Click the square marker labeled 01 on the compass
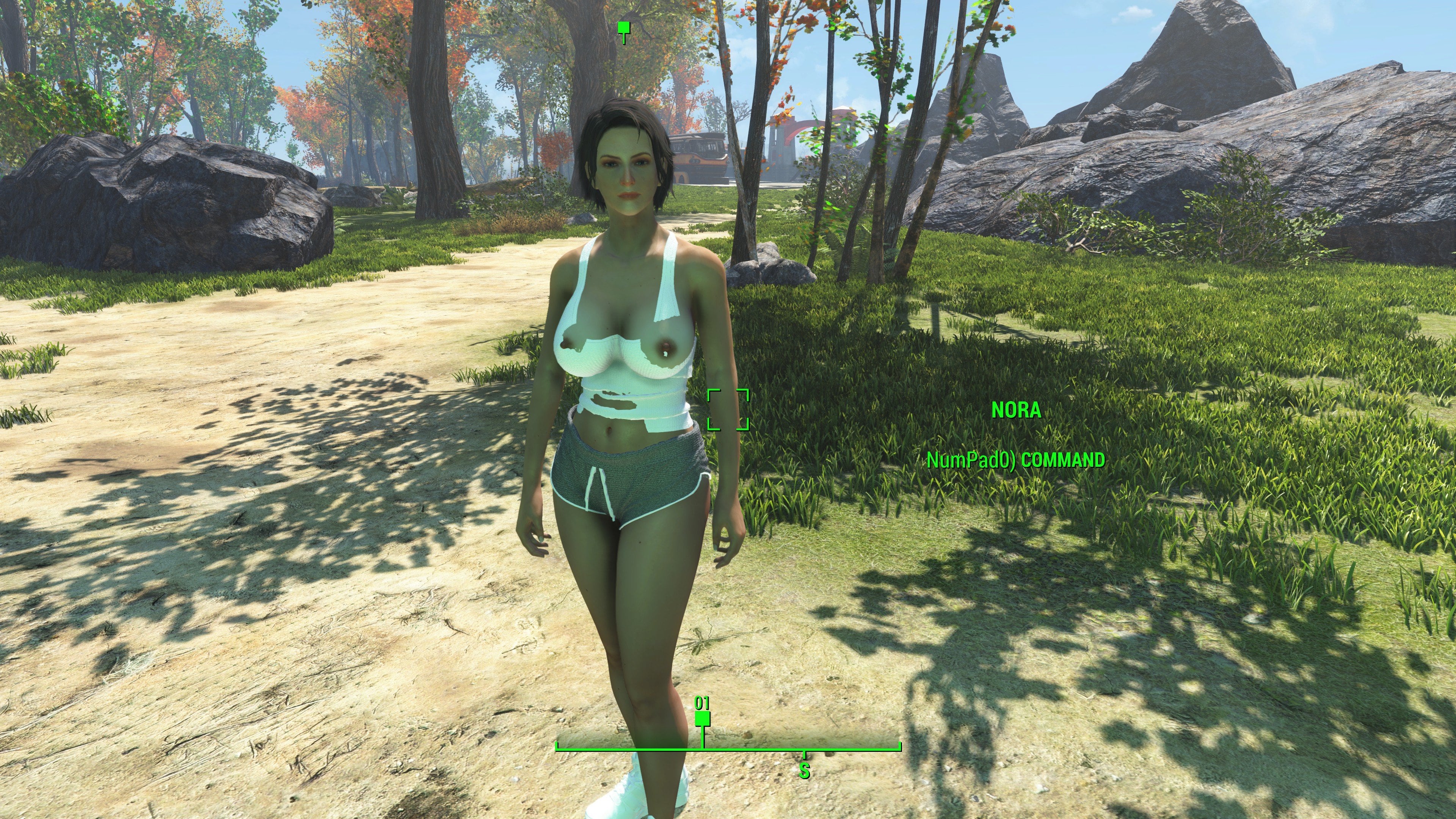1456x819 pixels. click(x=702, y=719)
